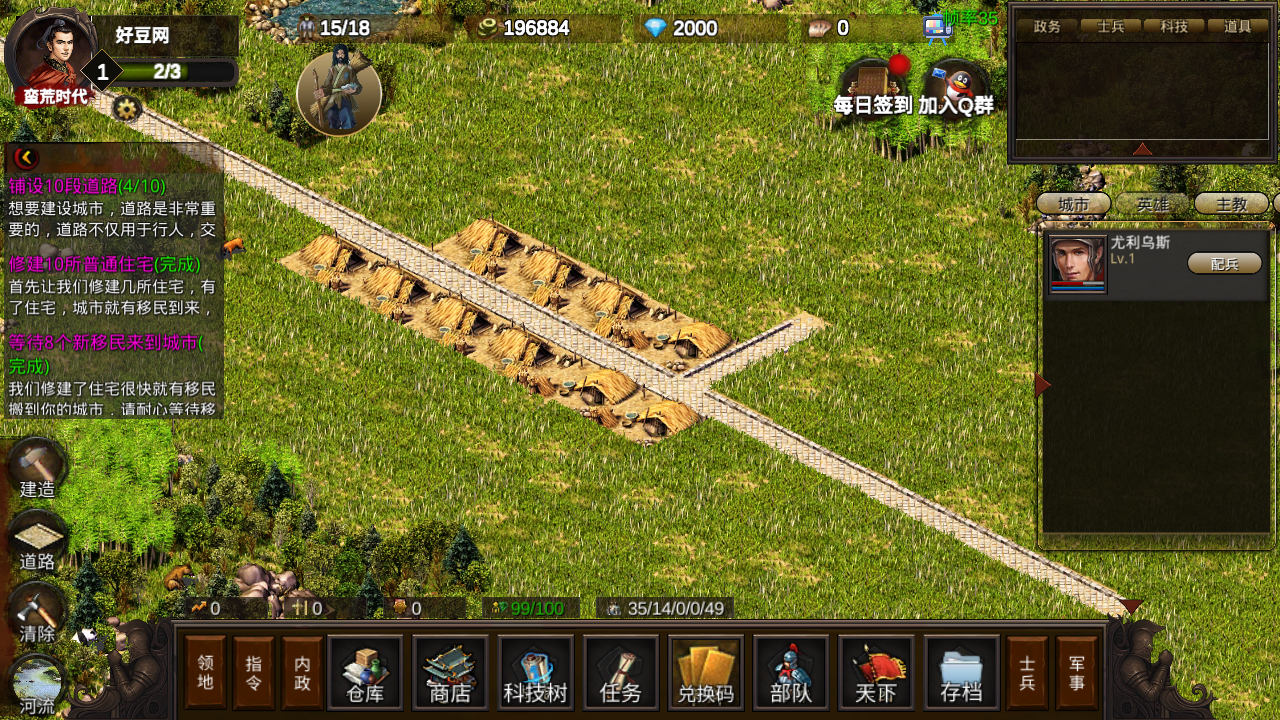
Task: Open the 领地 territory button
Action: pyautogui.click(x=205, y=672)
